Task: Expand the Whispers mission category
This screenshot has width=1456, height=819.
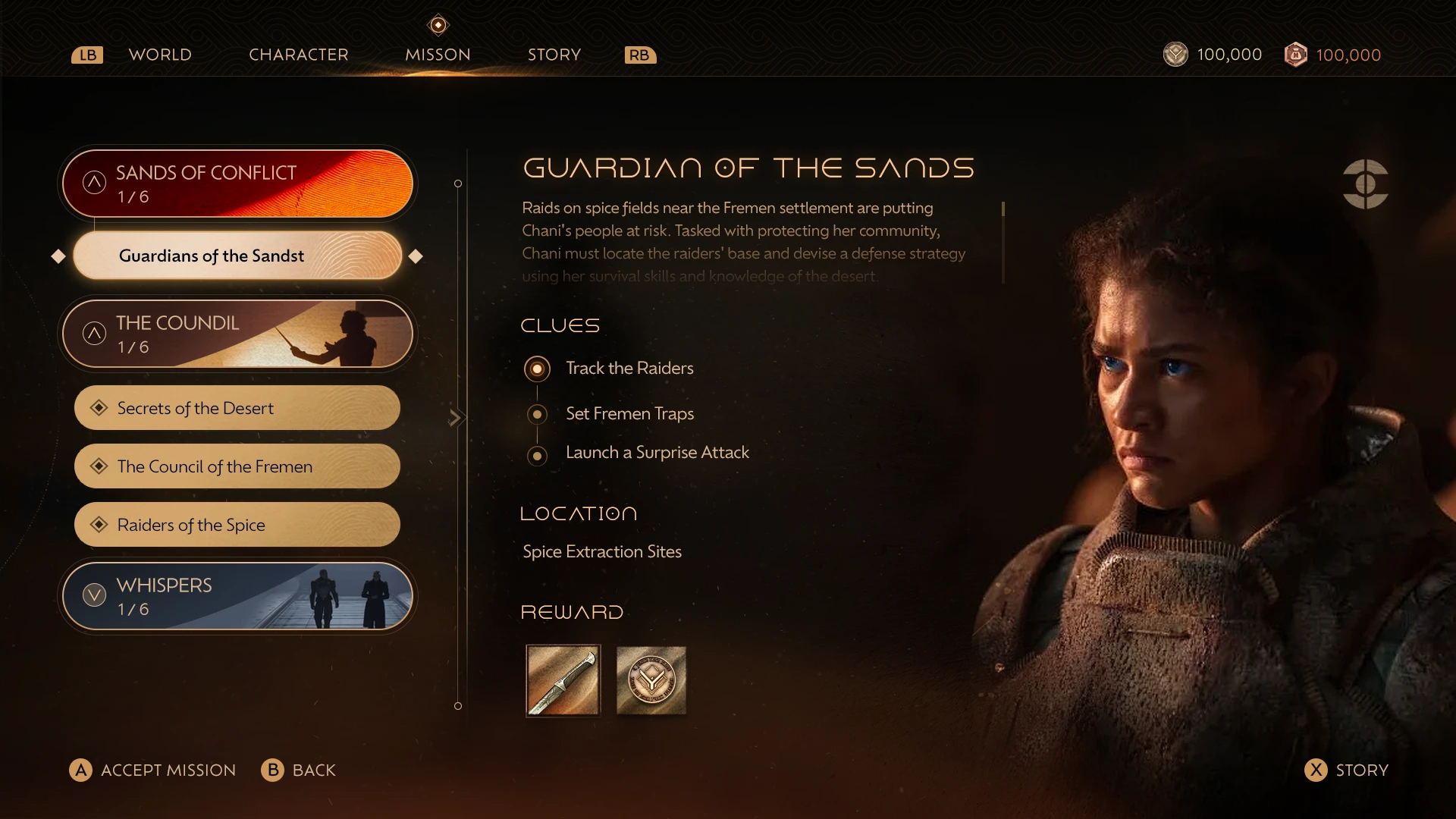Action: coord(95,595)
